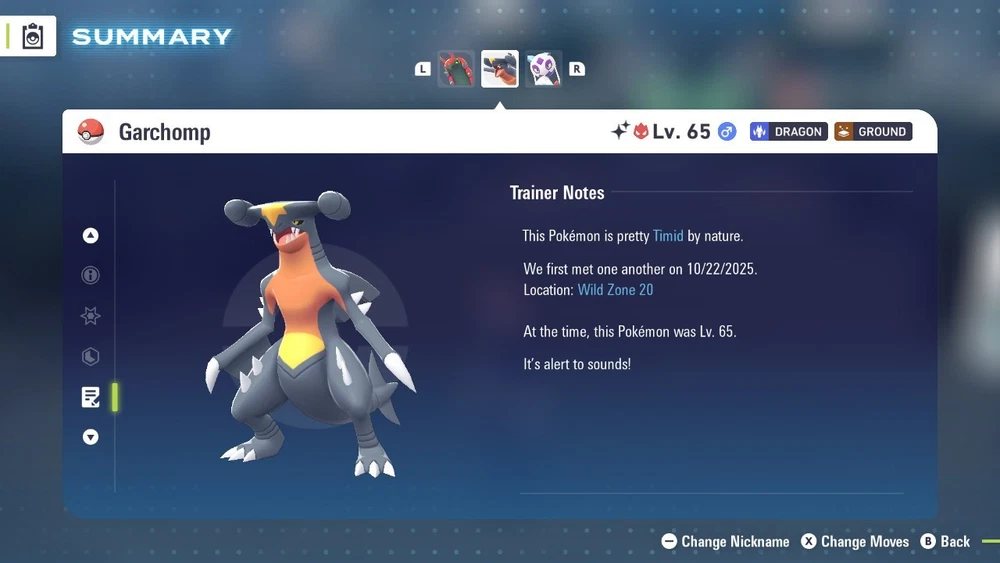Click the down arrow in the page selector
This screenshot has width=1000, height=563.
coord(91,437)
